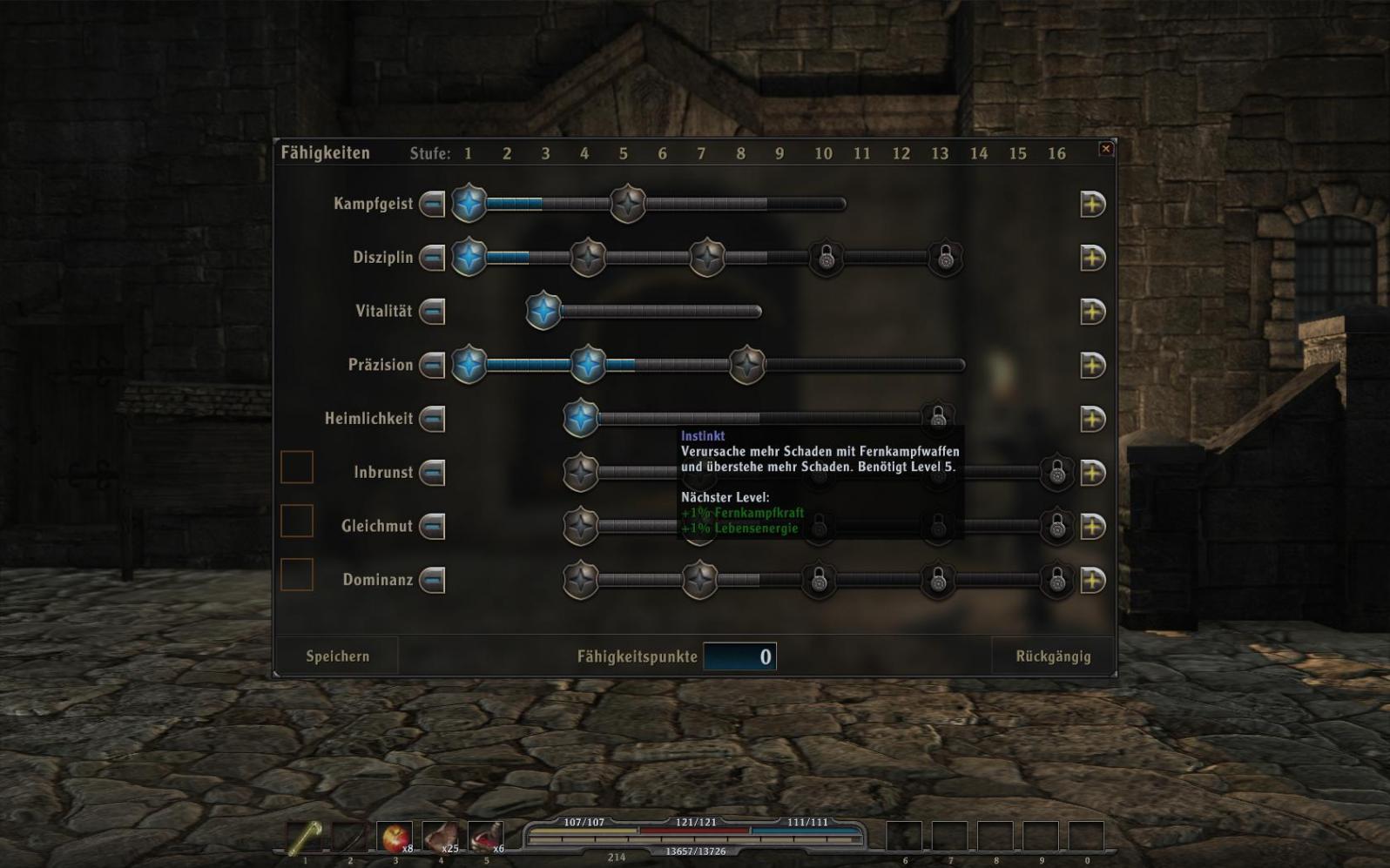Close the Fähigkeiten window
The width and height of the screenshot is (1390, 868).
pos(1106,149)
